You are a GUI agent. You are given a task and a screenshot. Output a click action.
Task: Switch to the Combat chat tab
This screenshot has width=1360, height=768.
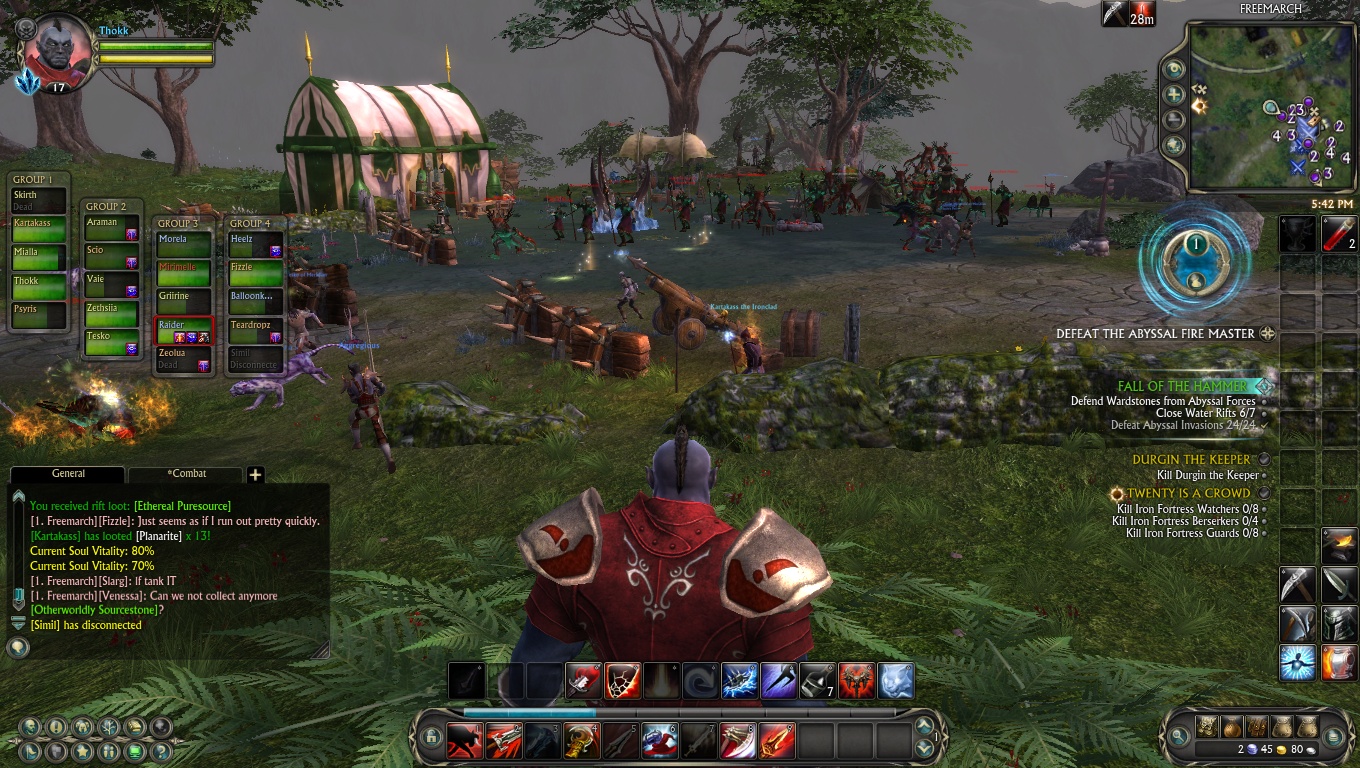click(186, 474)
